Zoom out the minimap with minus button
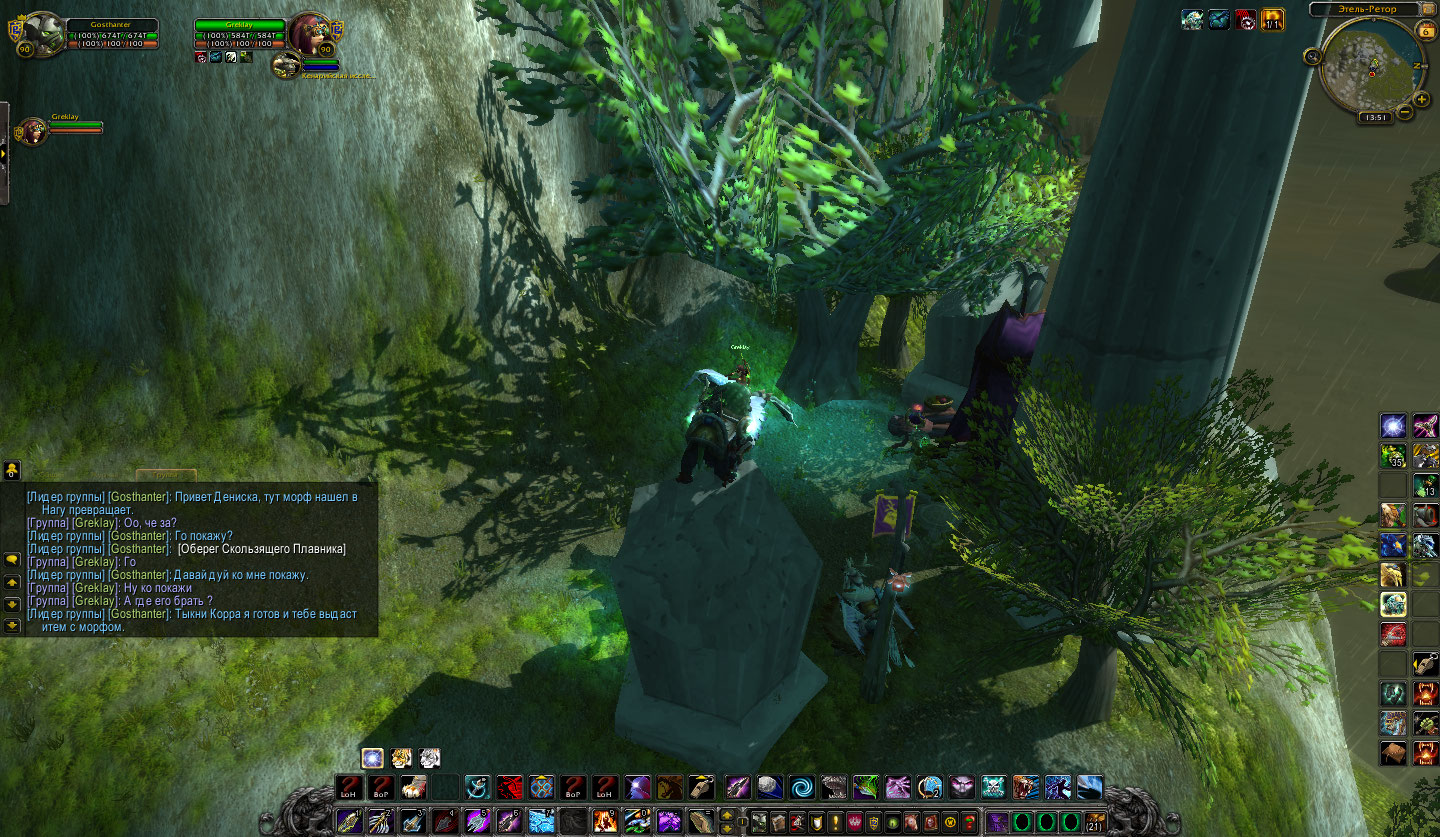Viewport: 1440px width, 837px height. coord(1406,112)
